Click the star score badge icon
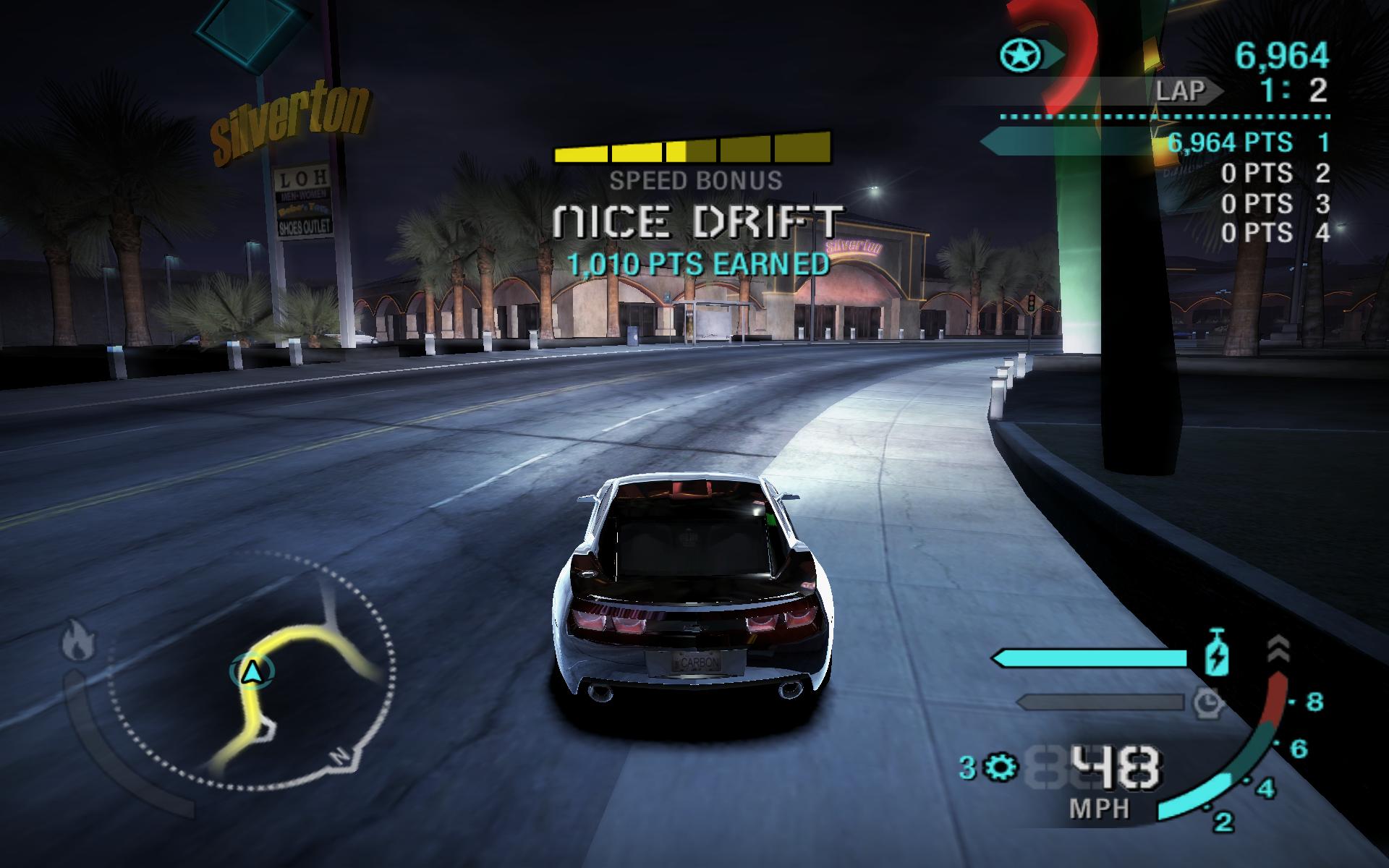The image size is (1389, 868). [1021, 54]
